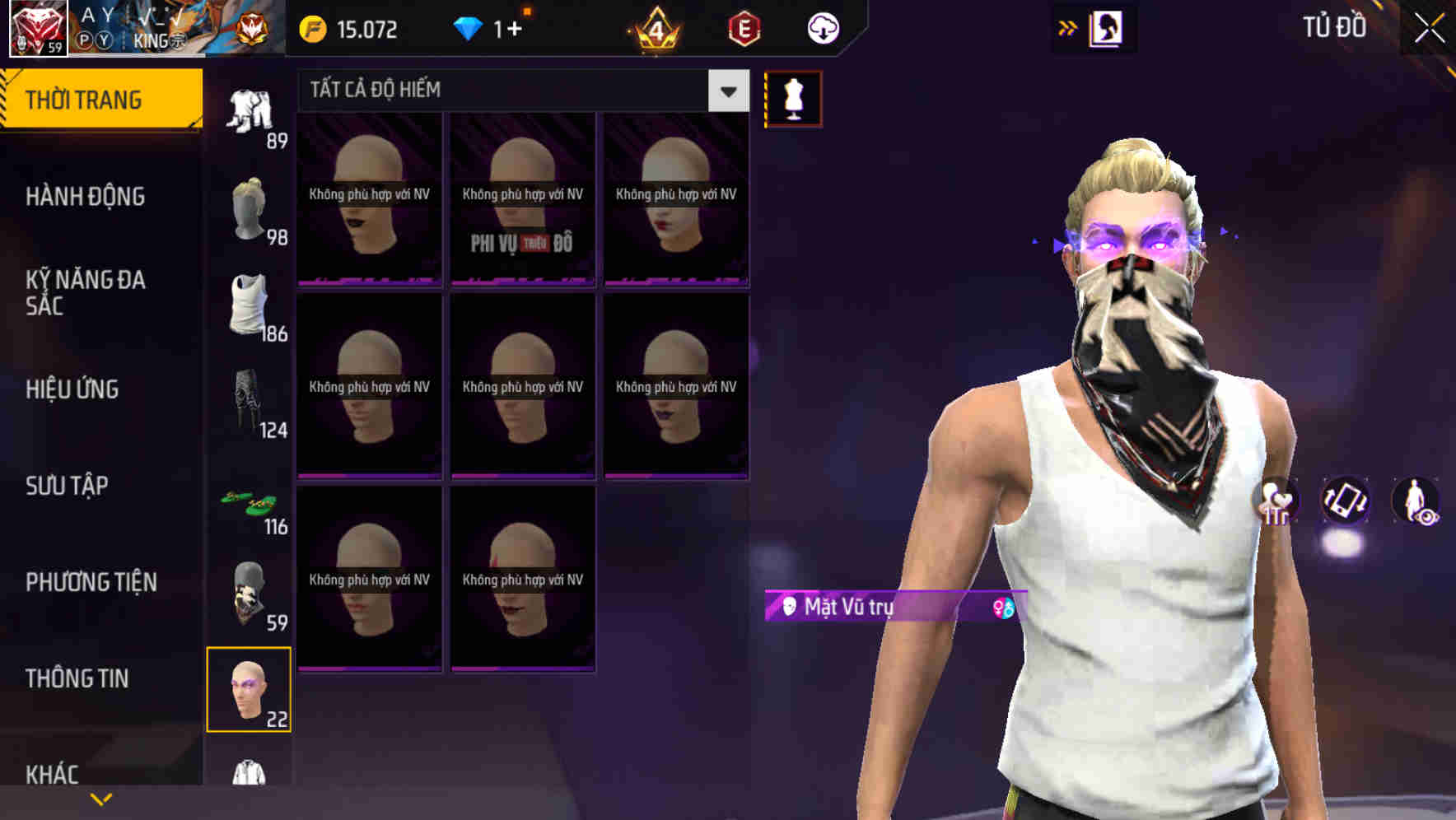The image size is (1456, 820).
Task: Open the rotate character view icon
Action: [1346, 502]
